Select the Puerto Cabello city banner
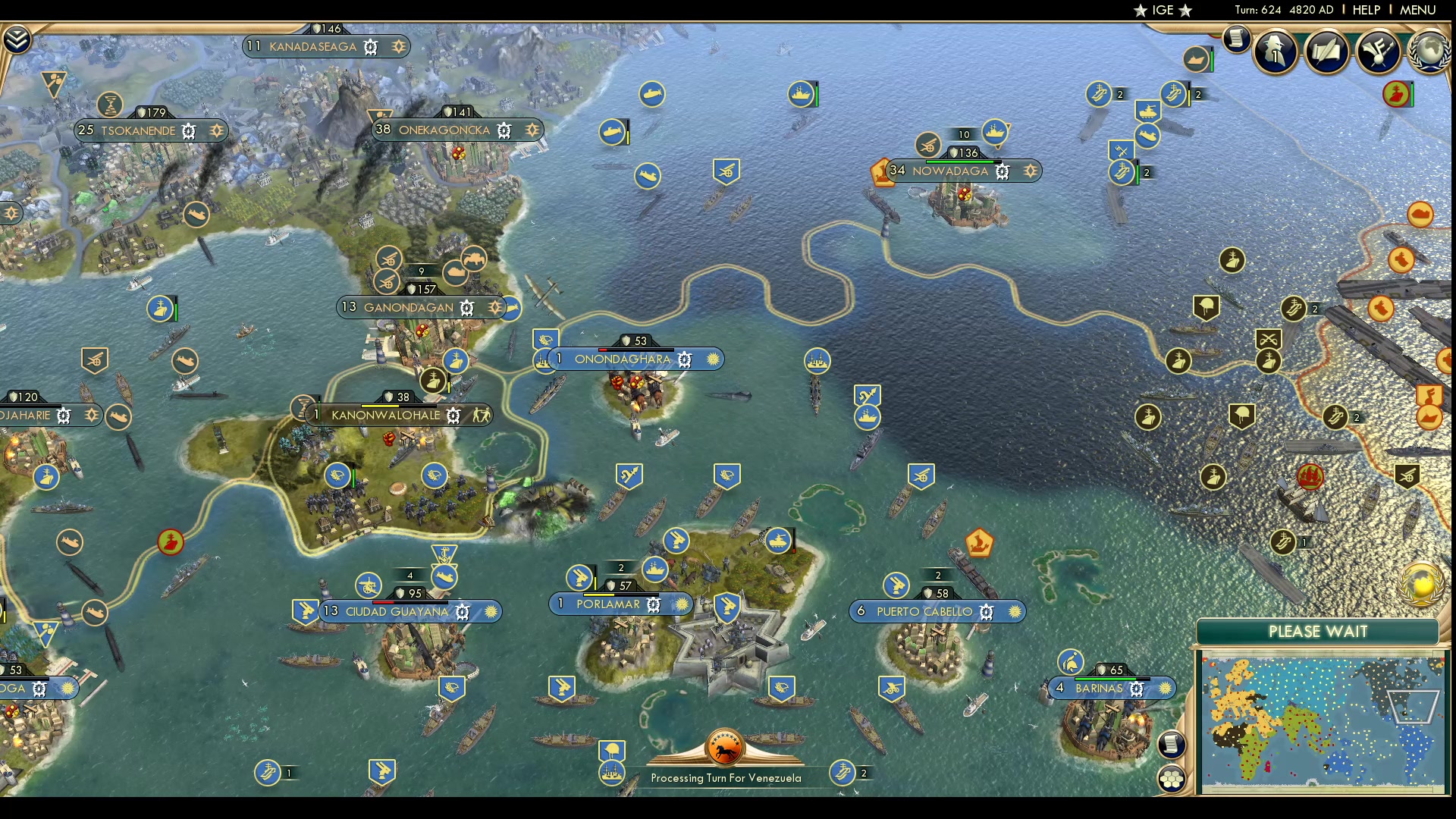 (924, 611)
